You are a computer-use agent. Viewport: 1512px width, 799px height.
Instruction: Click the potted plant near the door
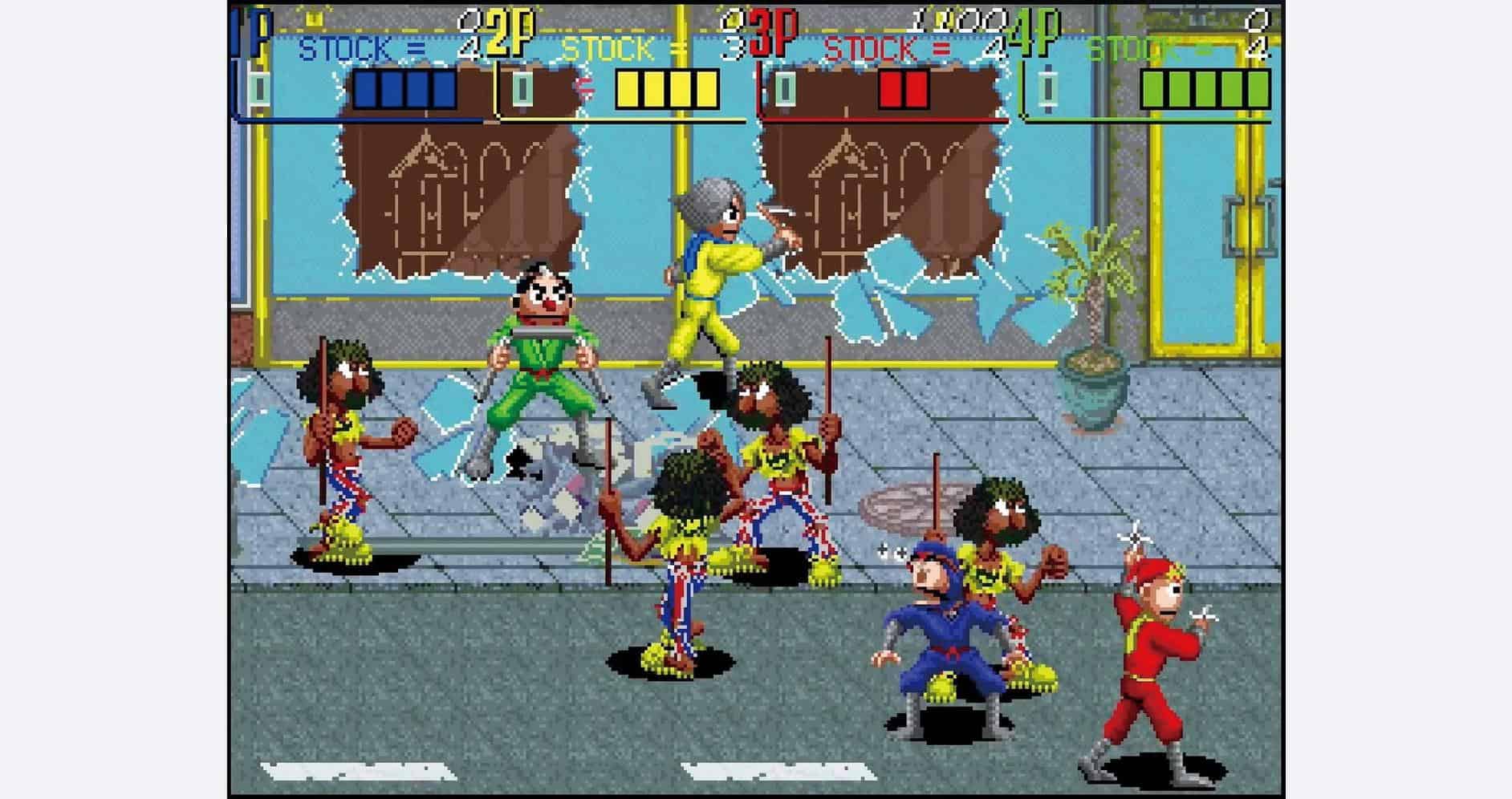point(1091,337)
